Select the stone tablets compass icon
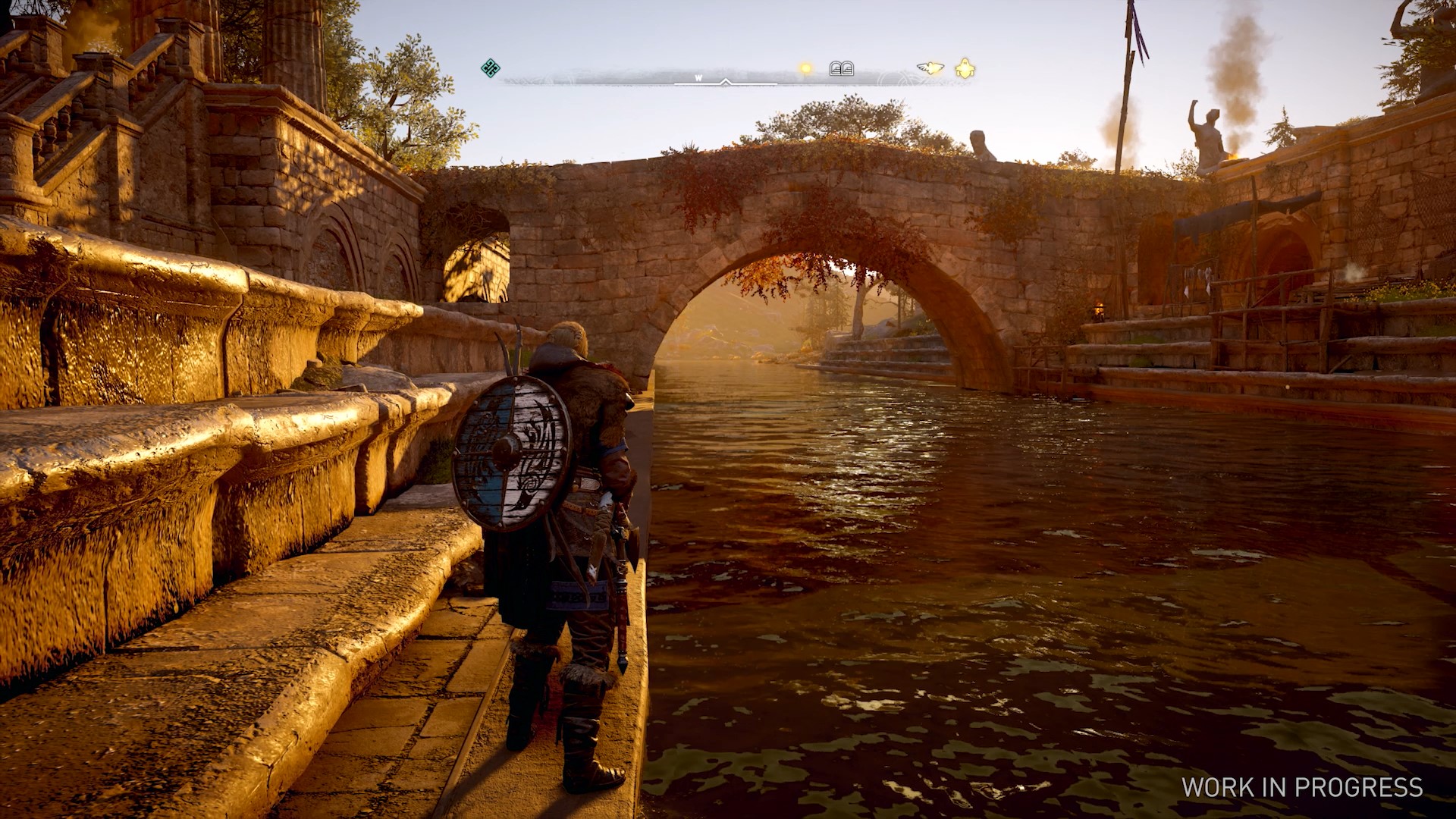The width and height of the screenshot is (1456, 819). [841, 69]
